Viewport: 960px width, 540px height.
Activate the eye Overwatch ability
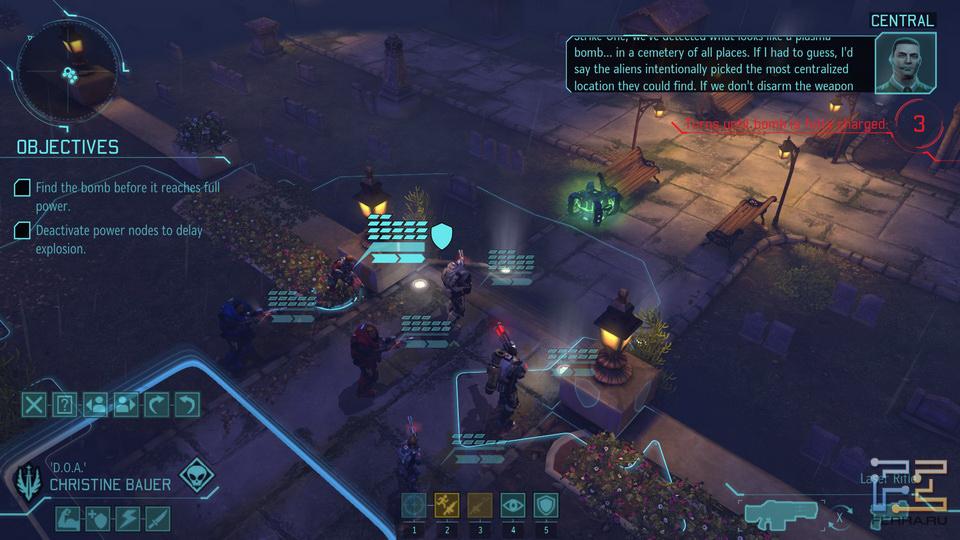click(513, 506)
